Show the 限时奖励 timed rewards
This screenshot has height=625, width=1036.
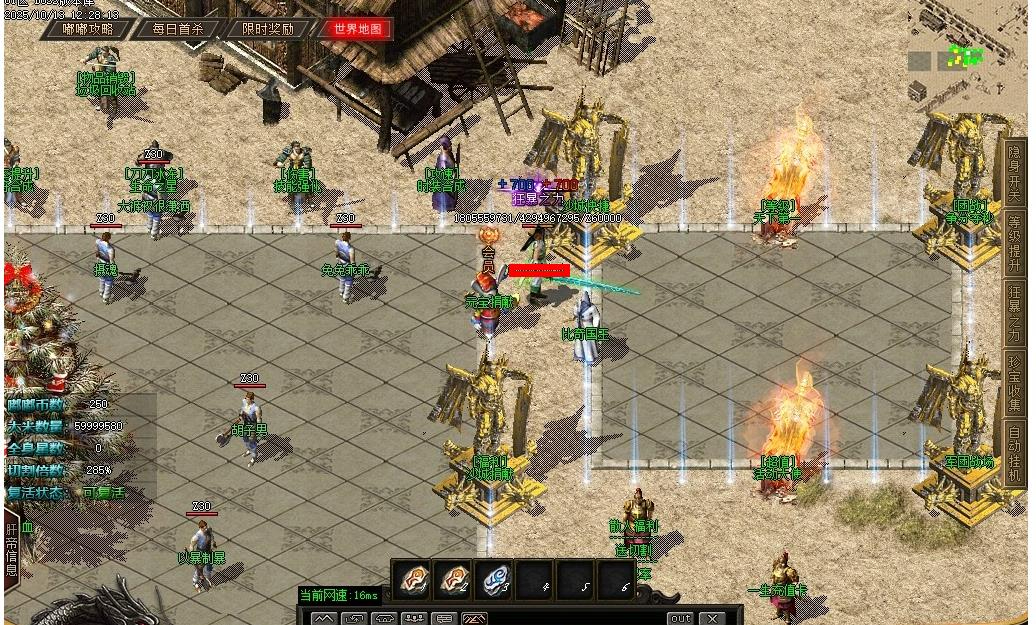(268, 29)
